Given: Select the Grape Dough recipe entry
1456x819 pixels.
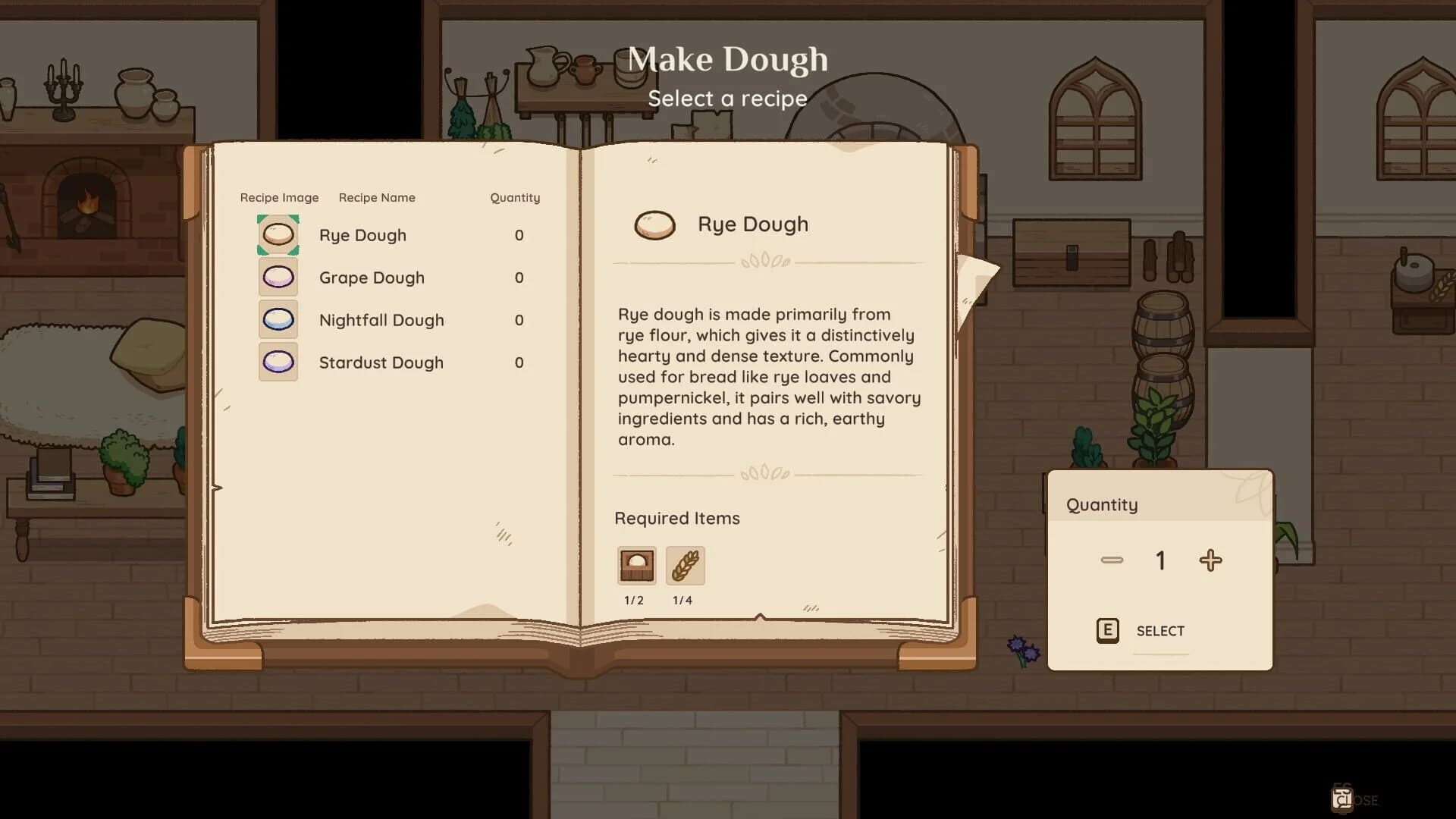Looking at the screenshot, I should pos(372,278).
